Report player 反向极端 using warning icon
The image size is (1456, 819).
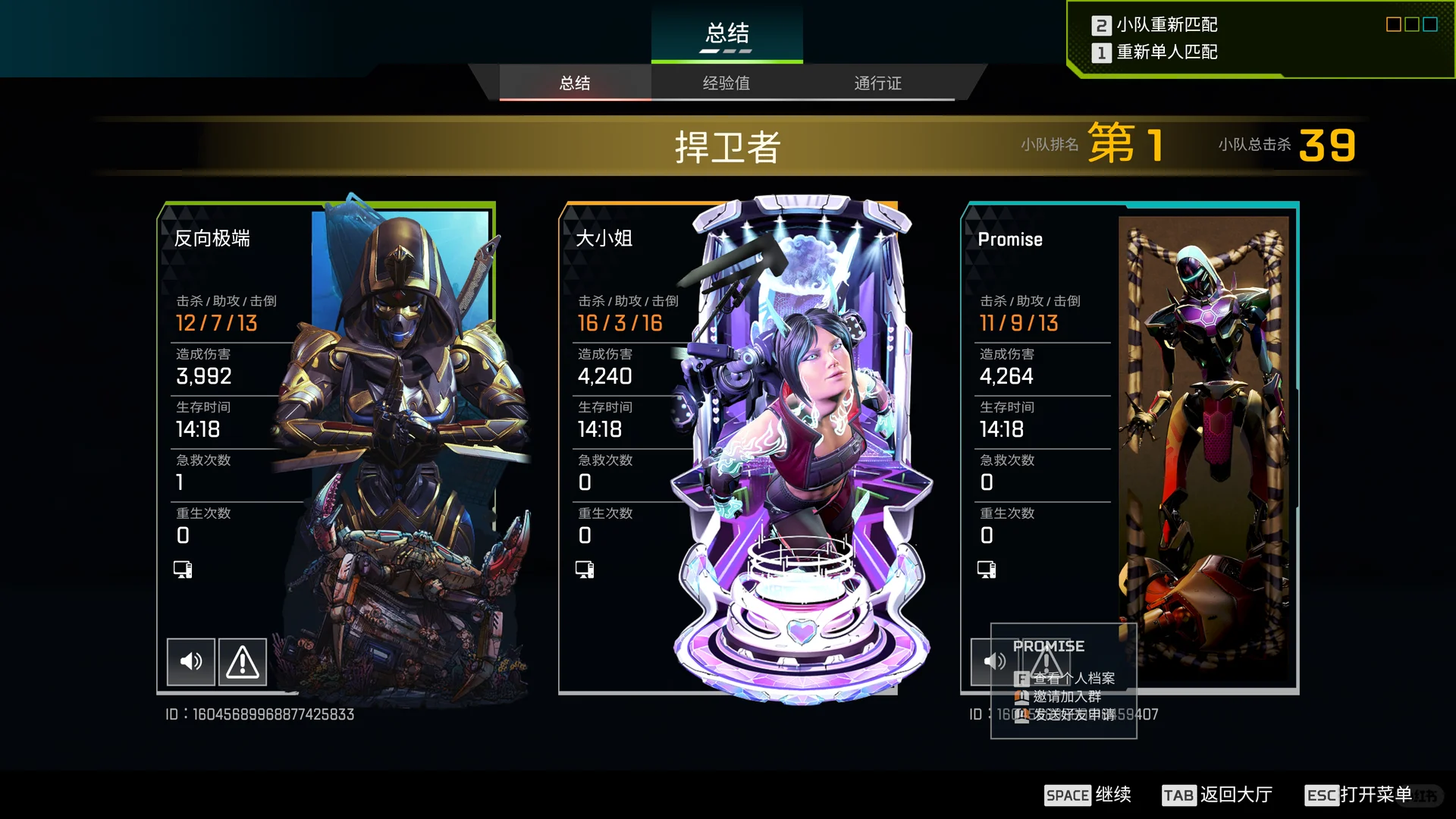point(242,661)
